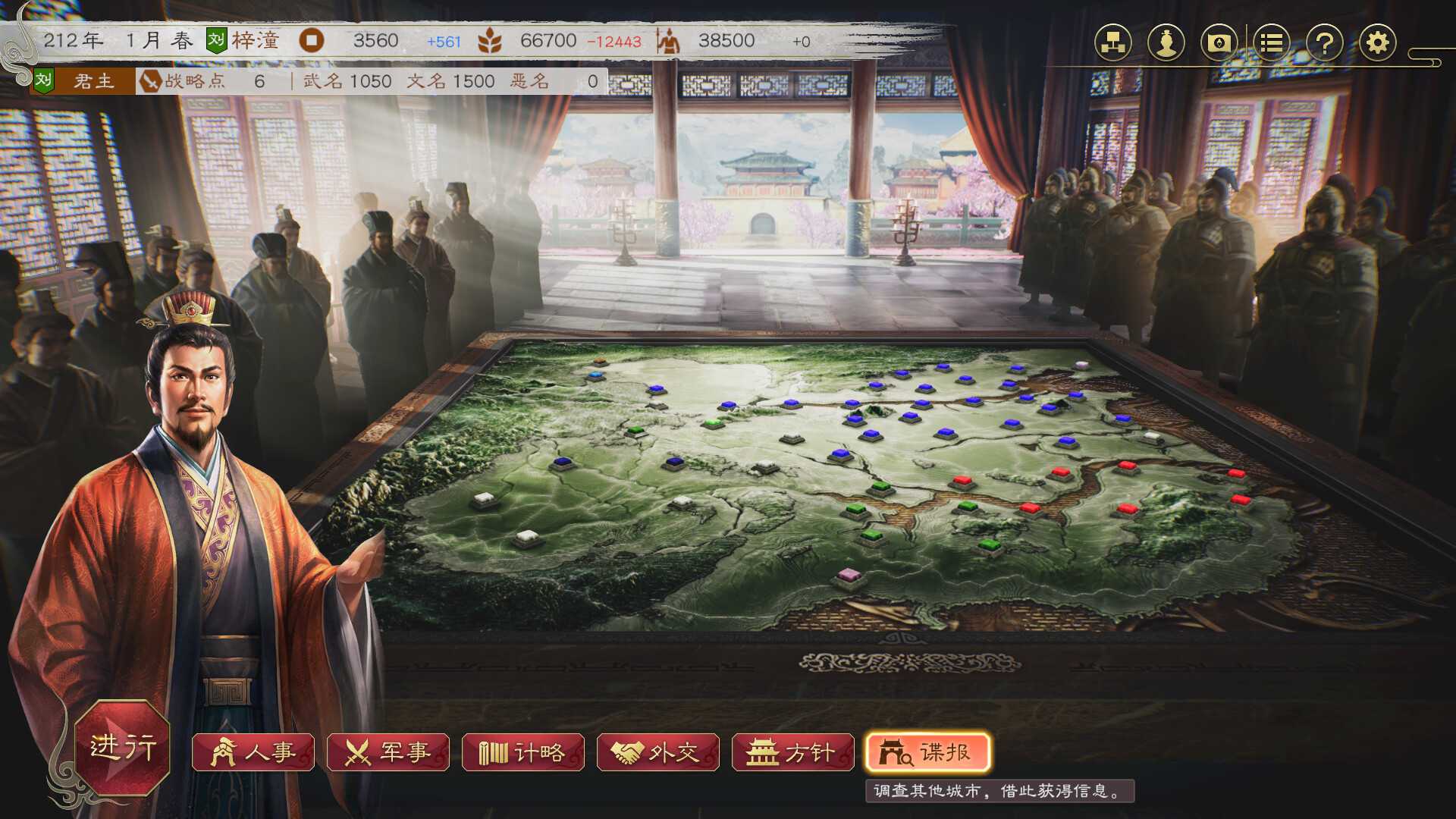Select the 计略 strategy command
The width and height of the screenshot is (1456, 819).
(523, 752)
